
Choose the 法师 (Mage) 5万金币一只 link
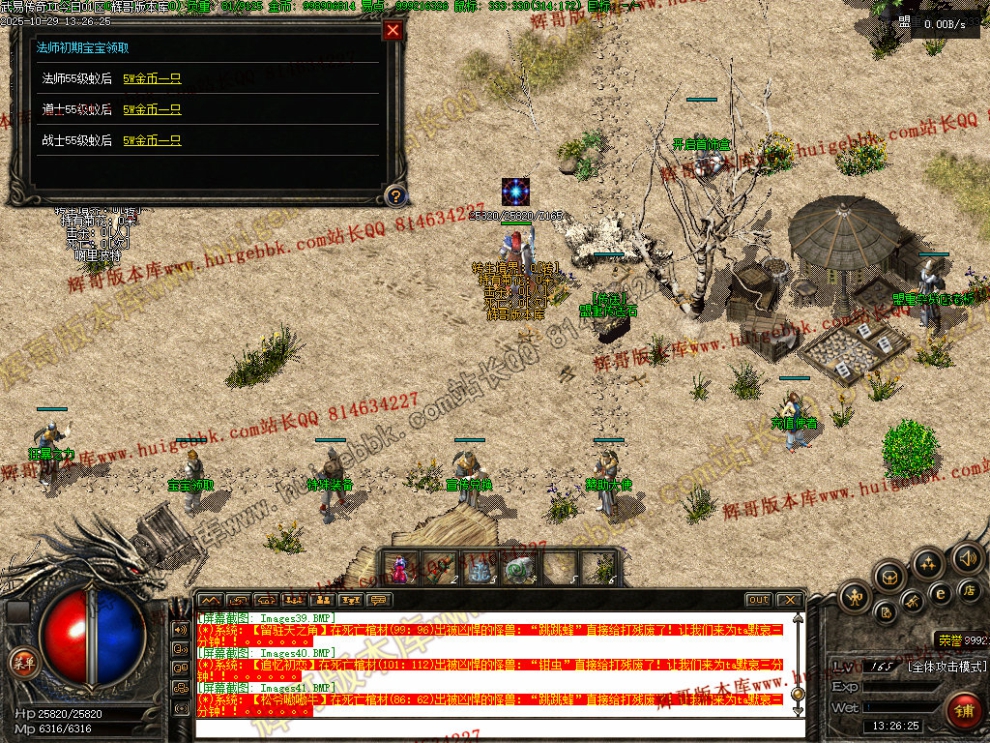coord(152,78)
